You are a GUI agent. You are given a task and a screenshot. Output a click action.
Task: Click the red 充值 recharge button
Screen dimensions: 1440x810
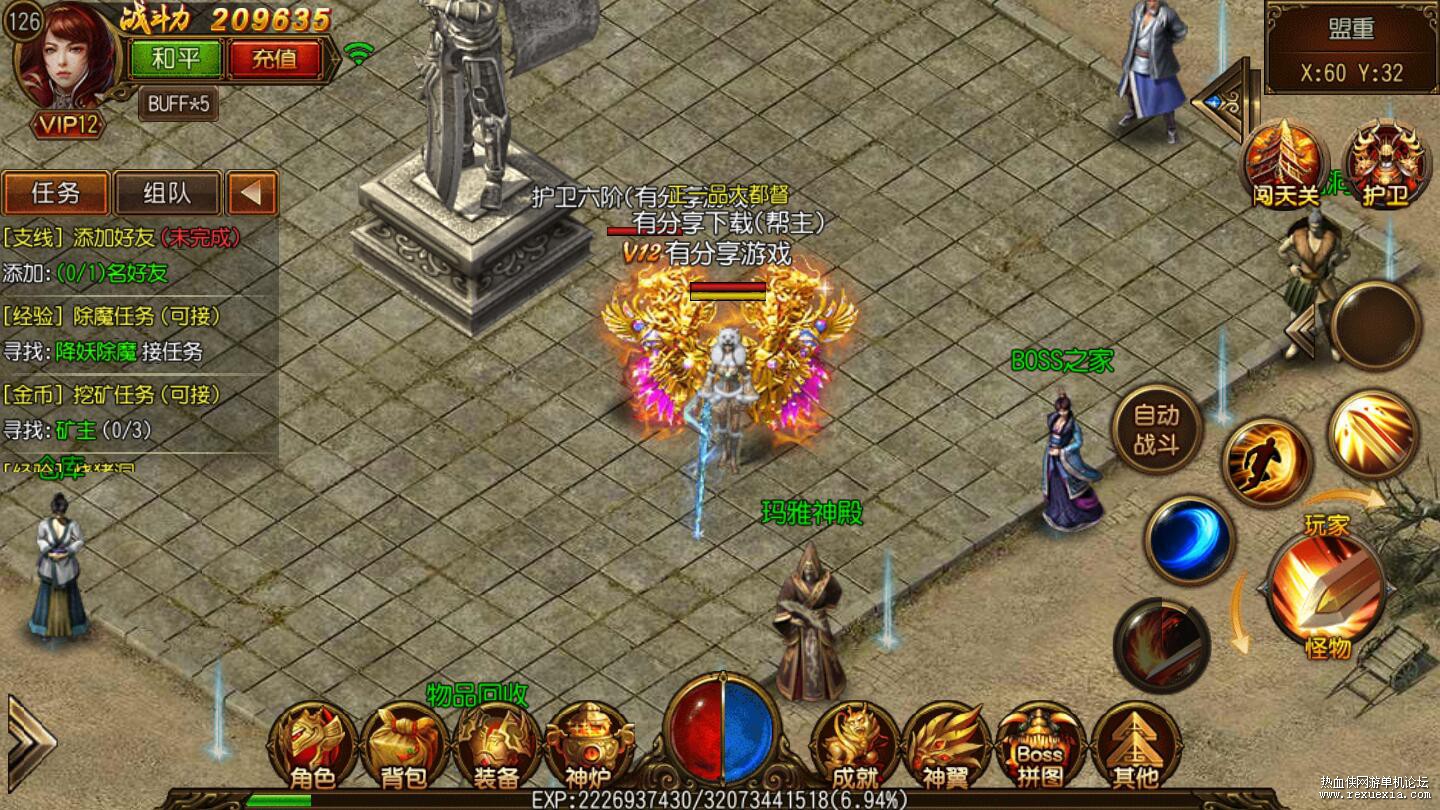click(x=274, y=59)
